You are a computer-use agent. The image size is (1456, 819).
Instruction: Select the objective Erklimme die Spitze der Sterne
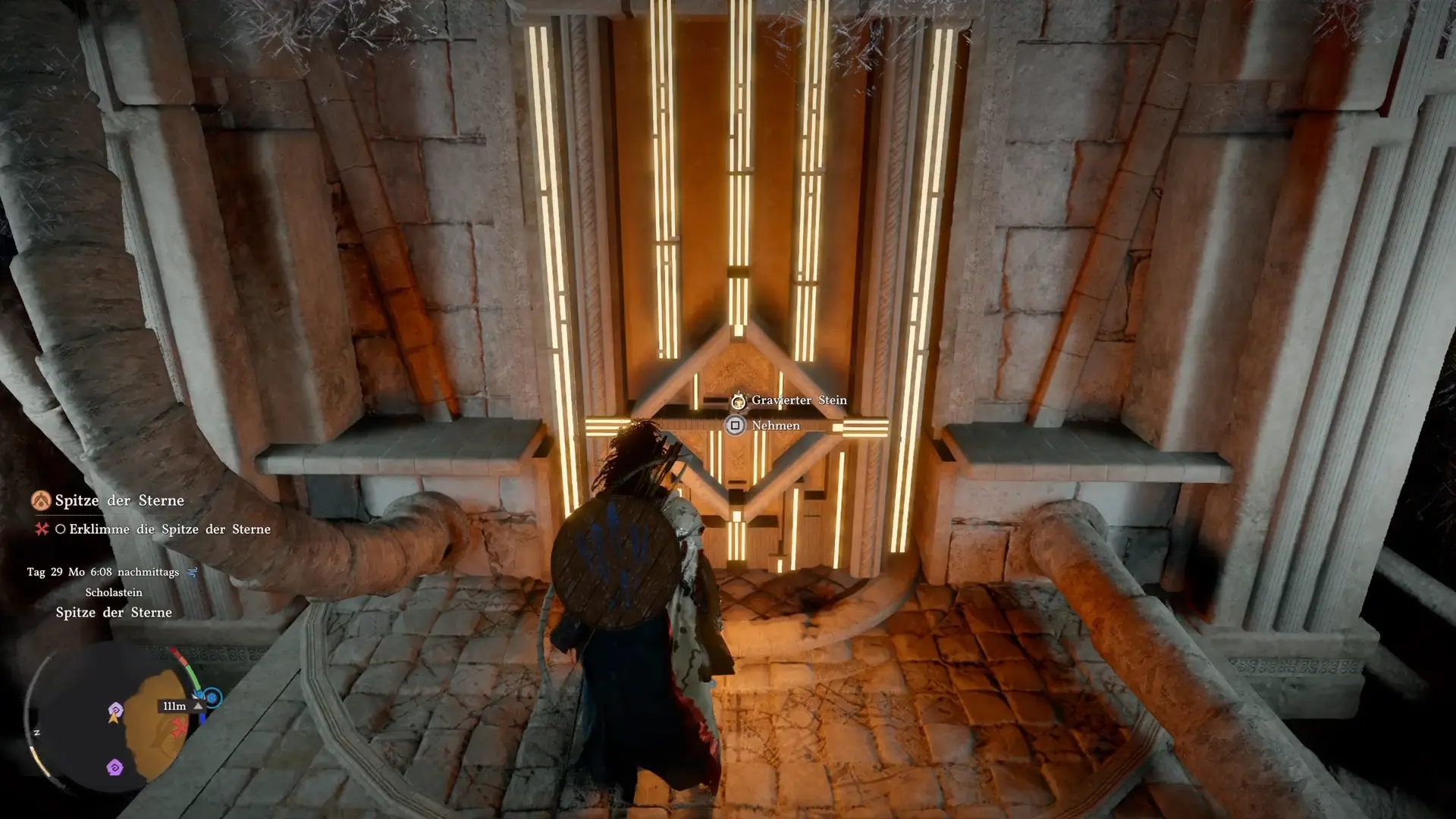click(169, 529)
